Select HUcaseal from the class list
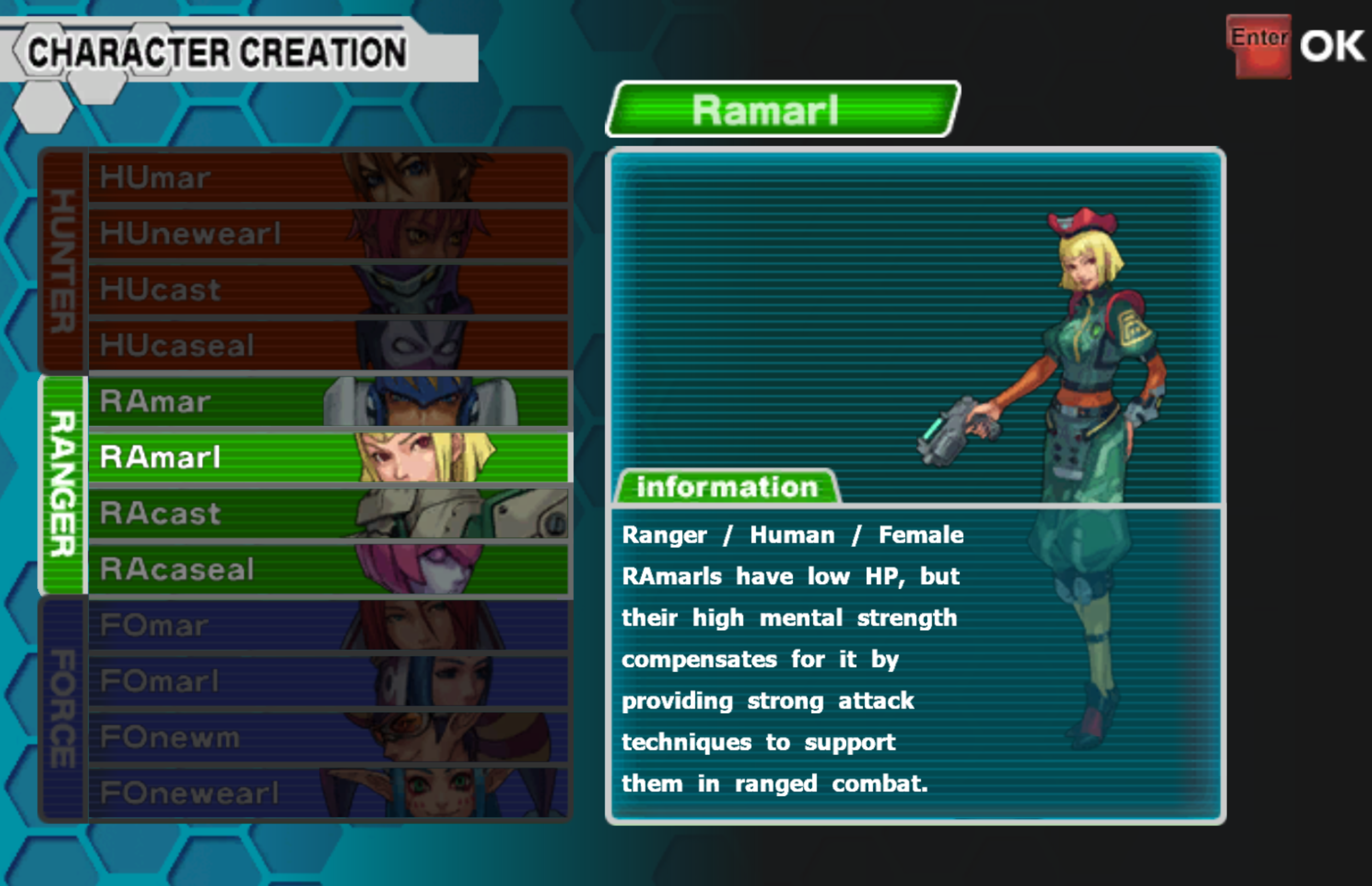The width and height of the screenshot is (1372, 886). coord(328,345)
